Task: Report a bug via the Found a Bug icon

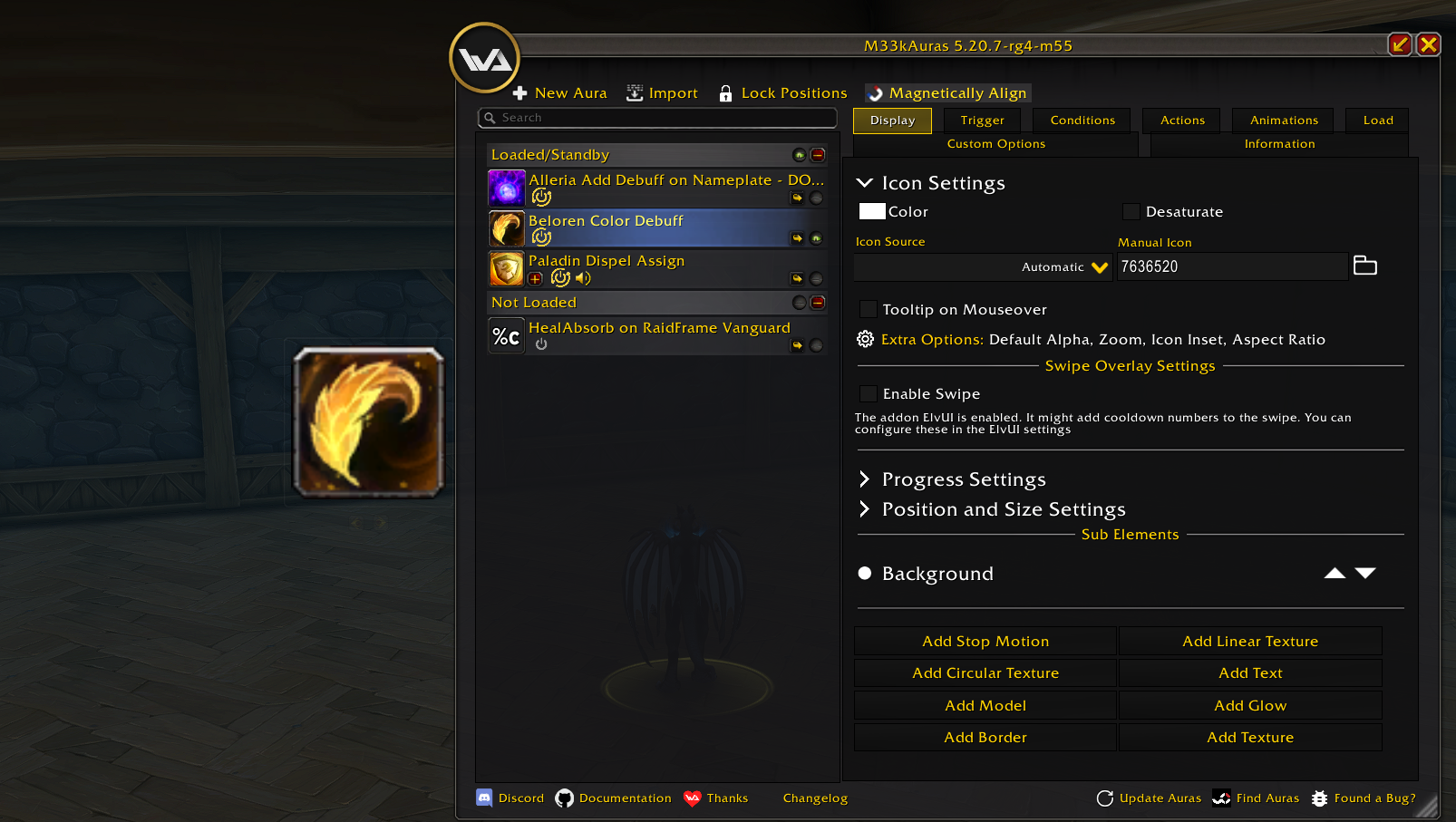Action: 1319,798
